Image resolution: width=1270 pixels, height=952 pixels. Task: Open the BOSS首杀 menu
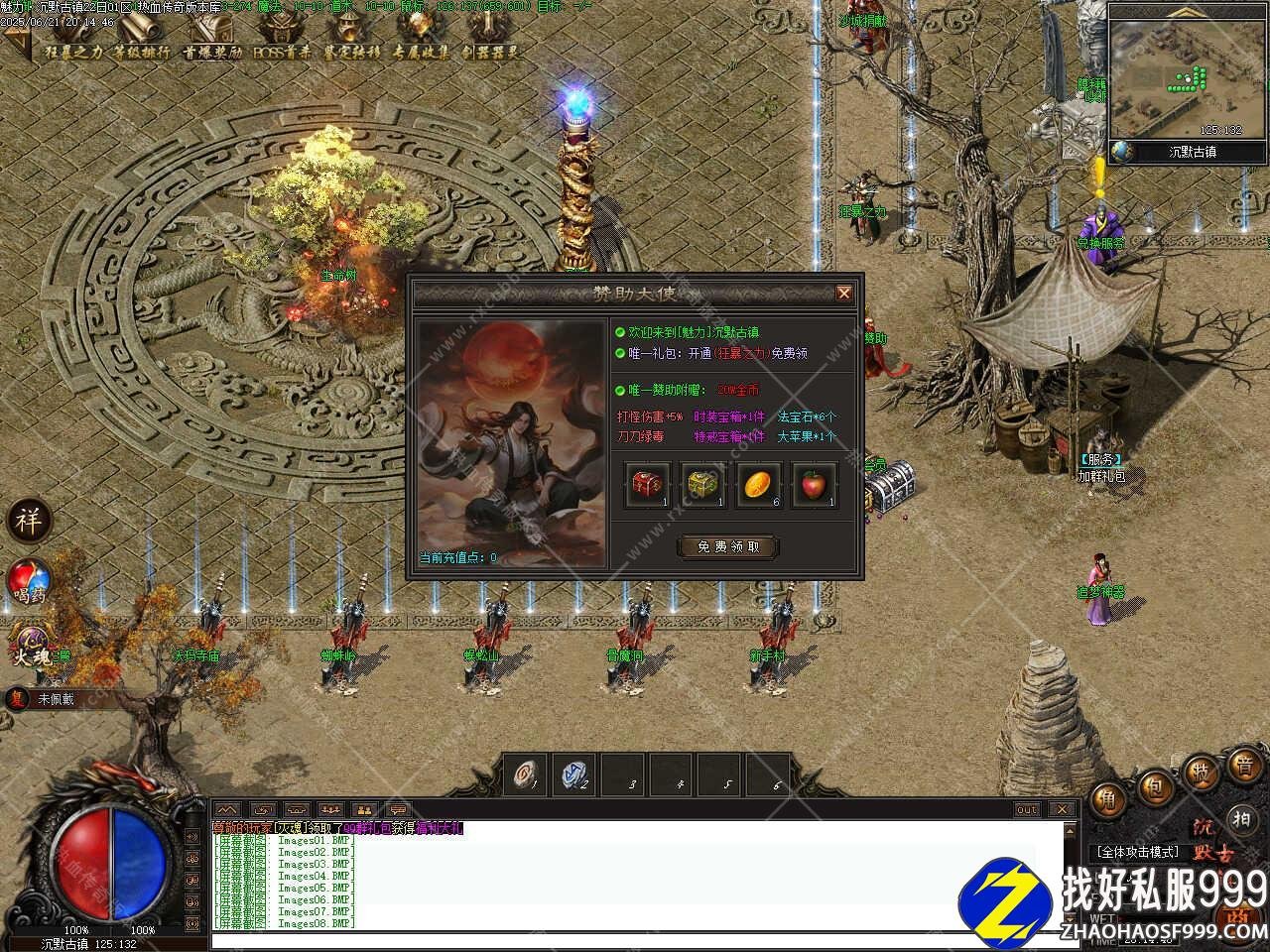[x=282, y=52]
